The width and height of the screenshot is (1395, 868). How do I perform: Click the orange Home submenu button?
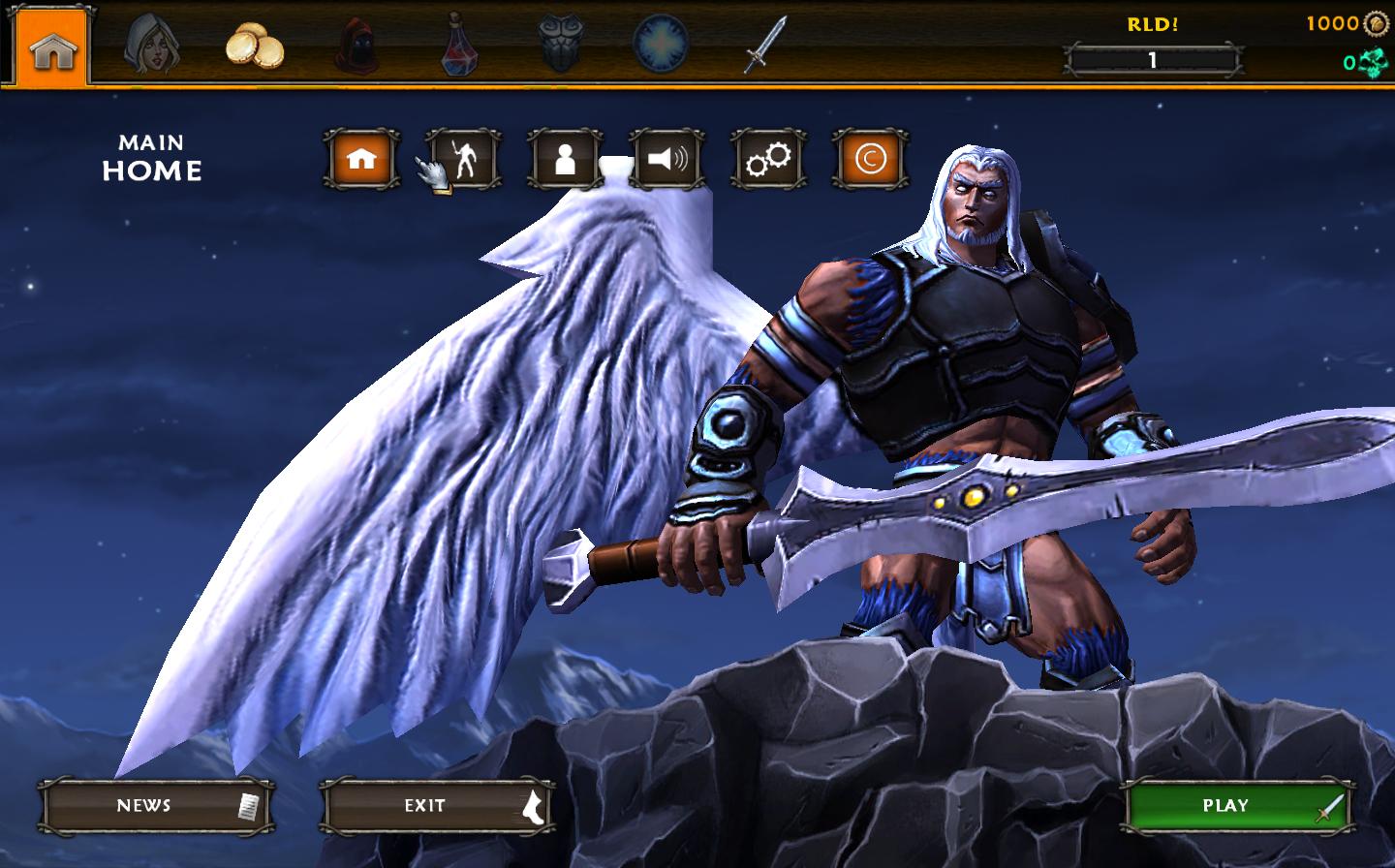point(361,159)
